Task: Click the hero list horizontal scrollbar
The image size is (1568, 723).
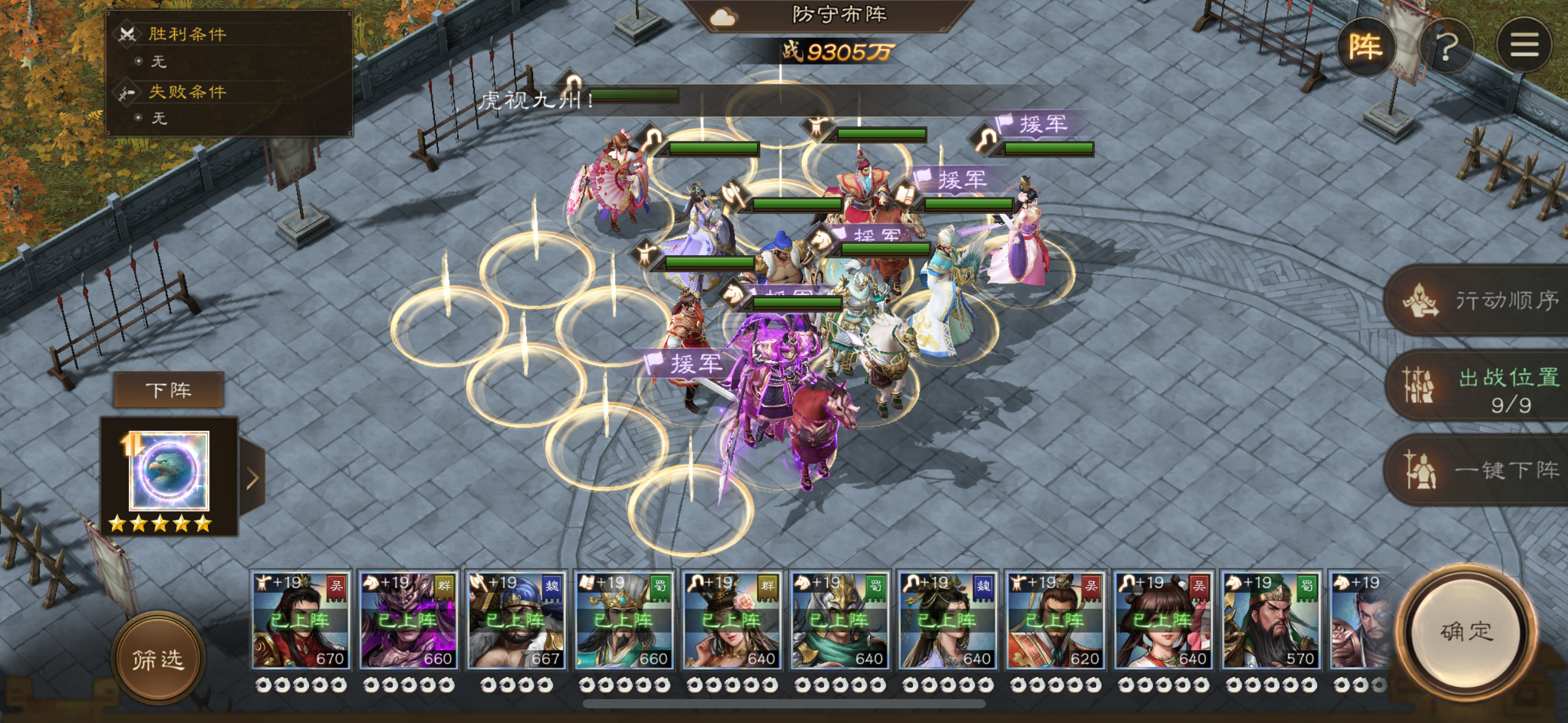Action: [784, 703]
